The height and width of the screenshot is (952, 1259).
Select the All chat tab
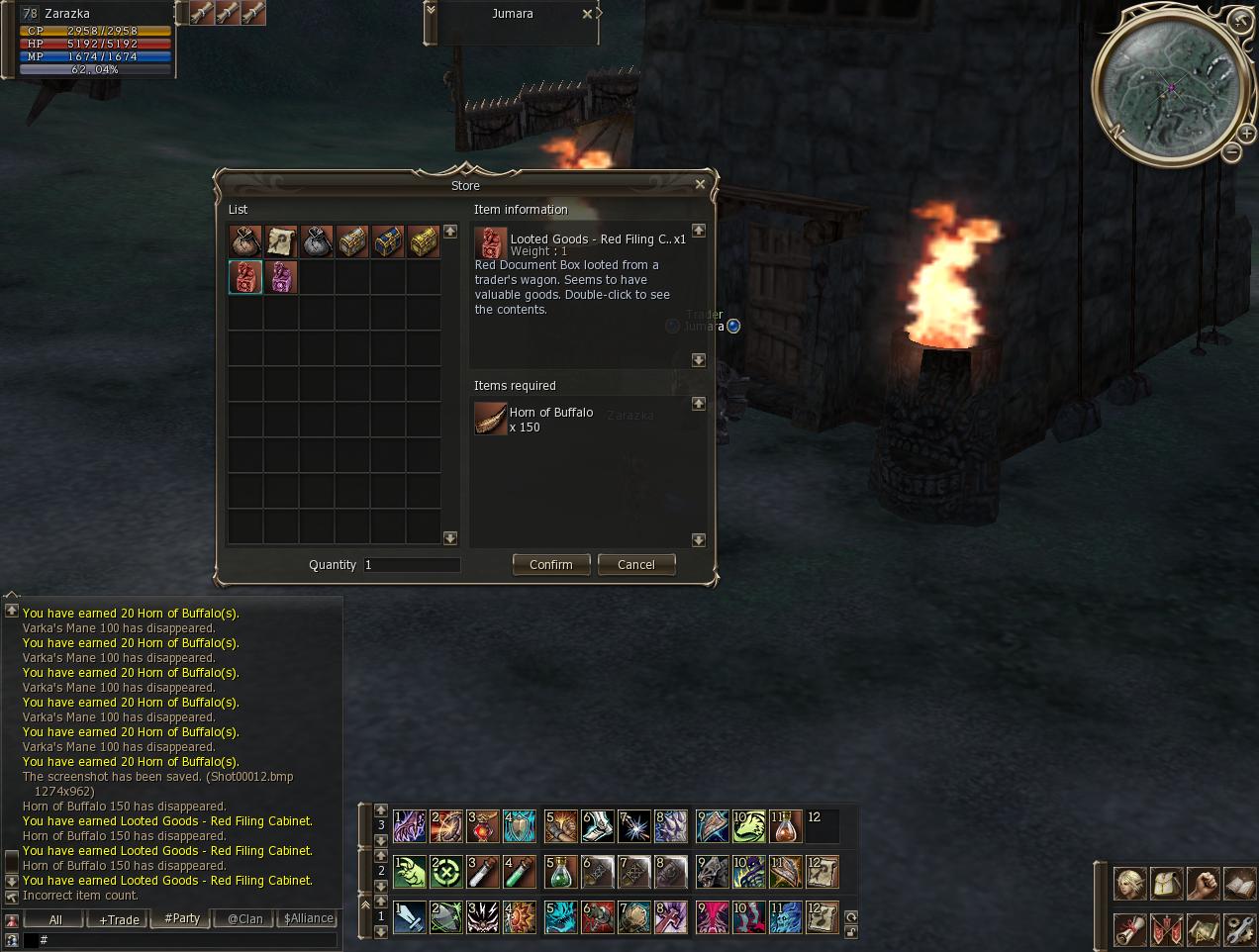55,919
